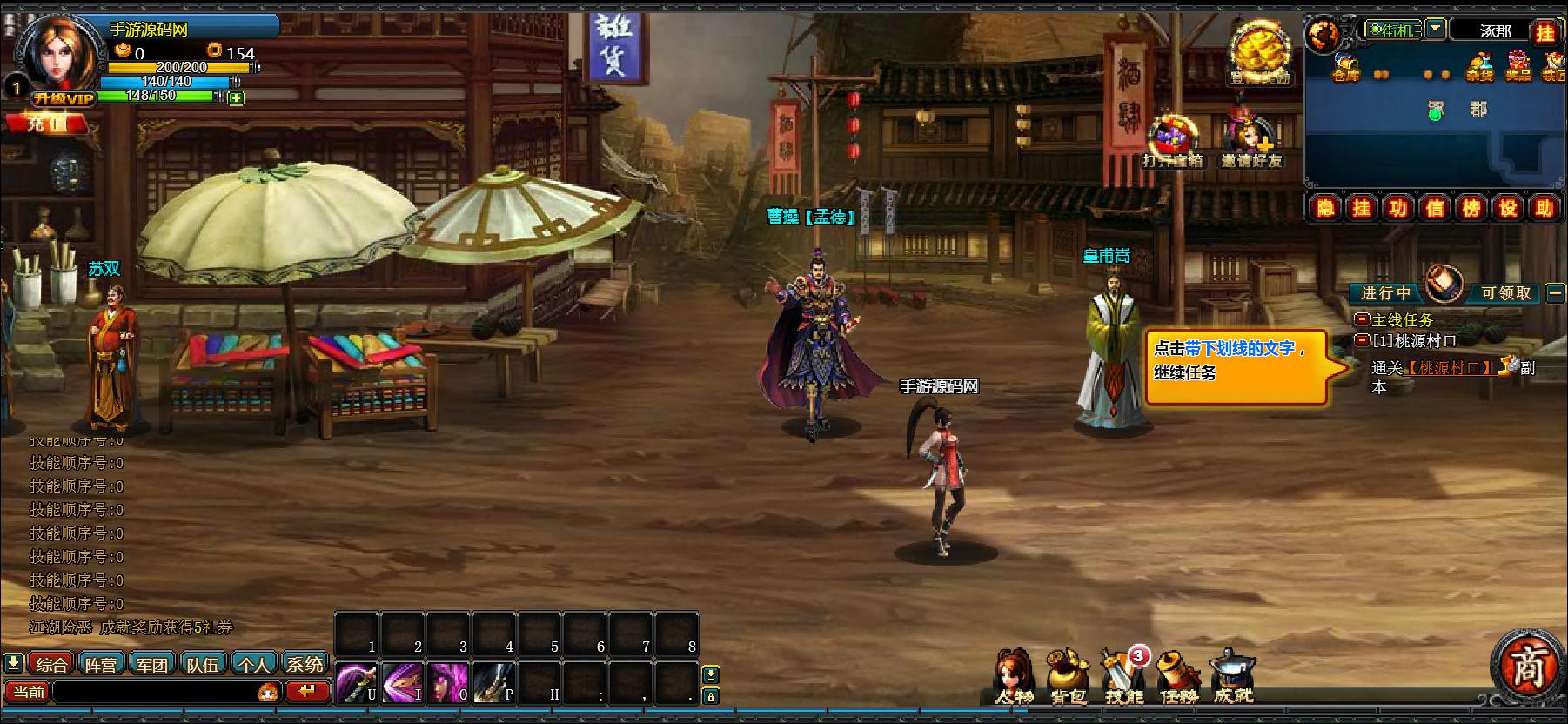Open the 技能 skills menu
The height and width of the screenshot is (724, 1568).
[x=1122, y=676]
